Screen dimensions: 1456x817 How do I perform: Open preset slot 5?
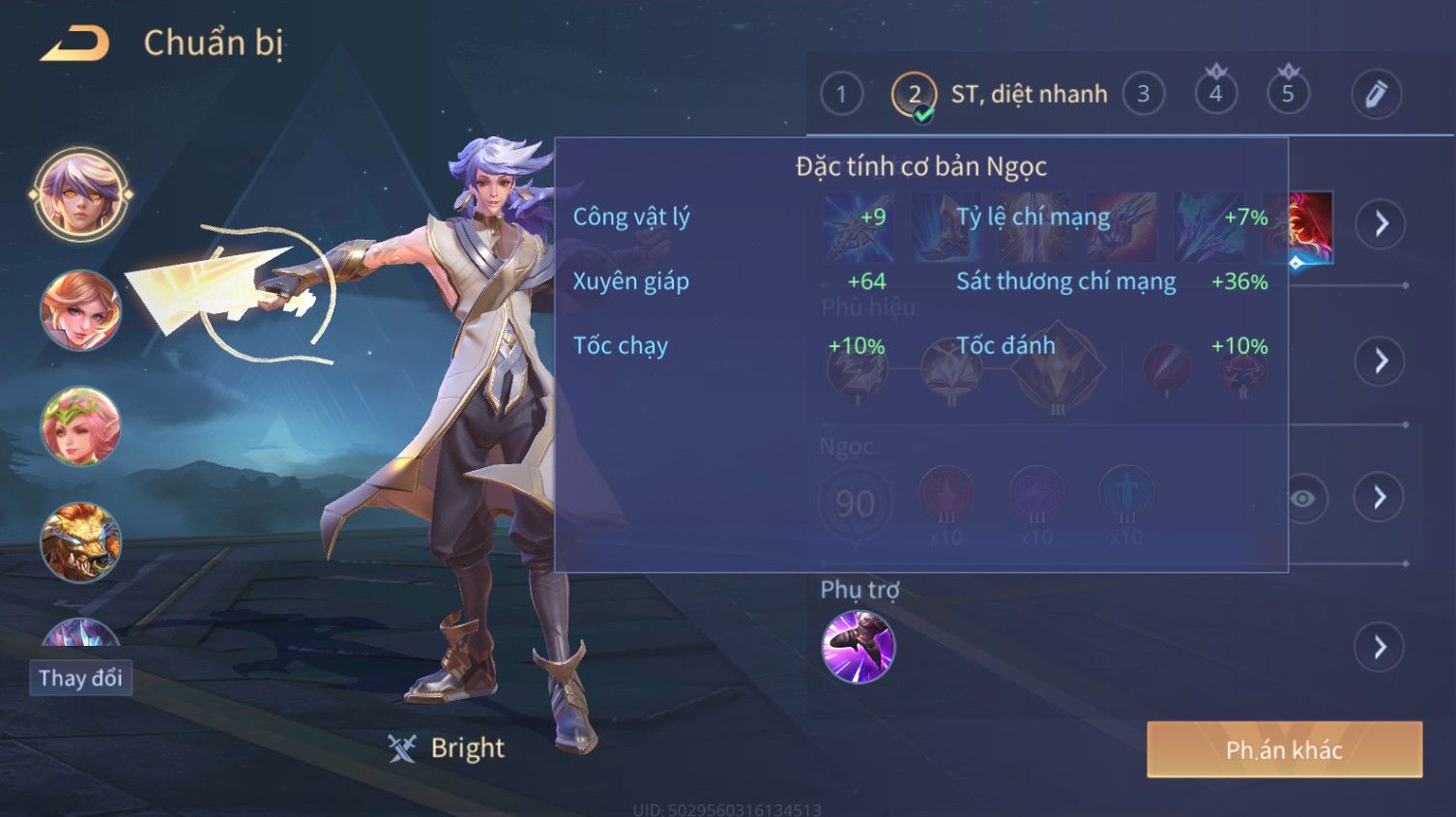tap(1288, 95)
